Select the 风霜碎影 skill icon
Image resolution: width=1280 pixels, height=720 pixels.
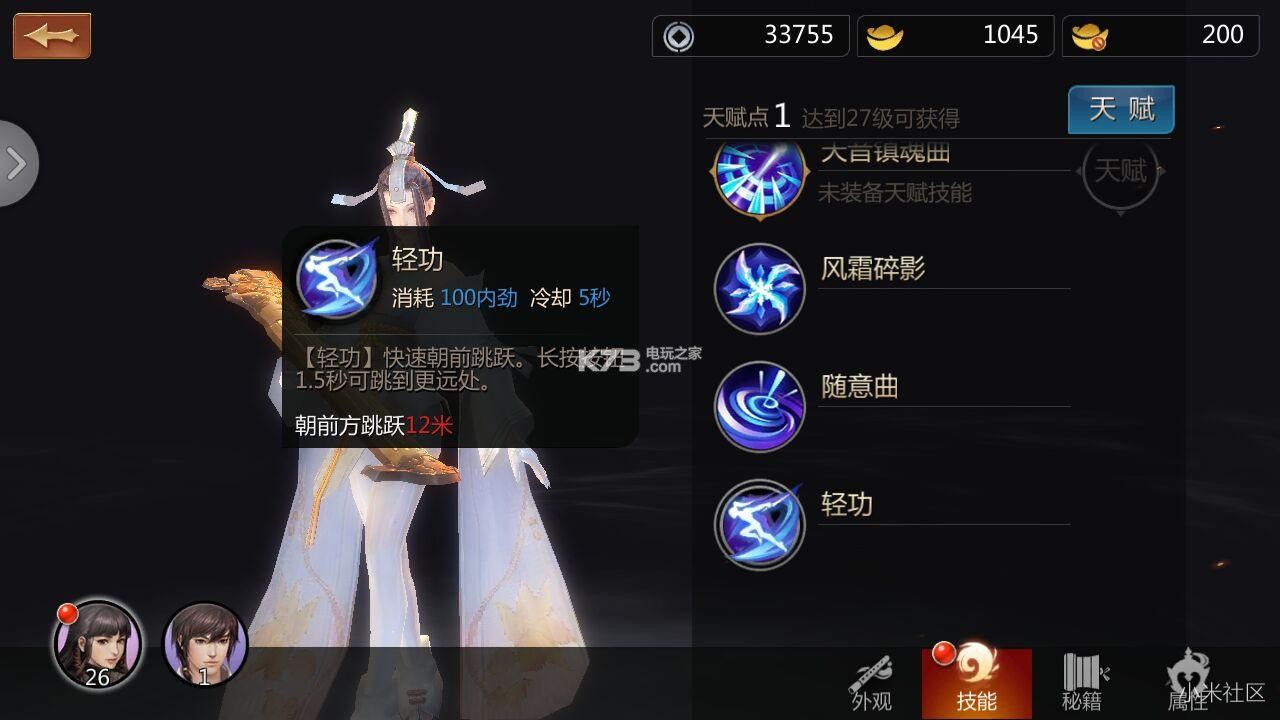(759, 288)
